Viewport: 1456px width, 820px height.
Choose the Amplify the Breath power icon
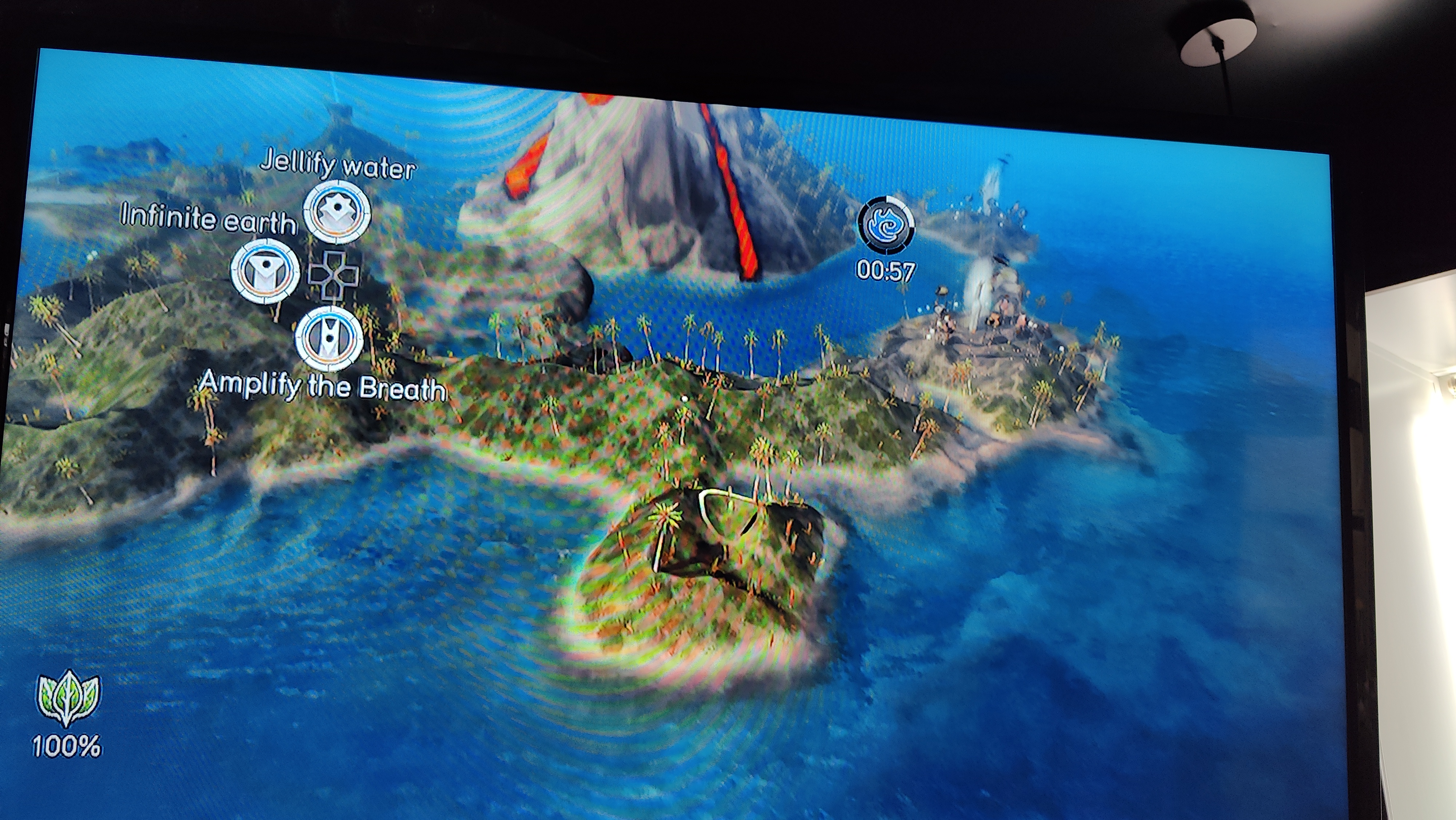point(329,338)
